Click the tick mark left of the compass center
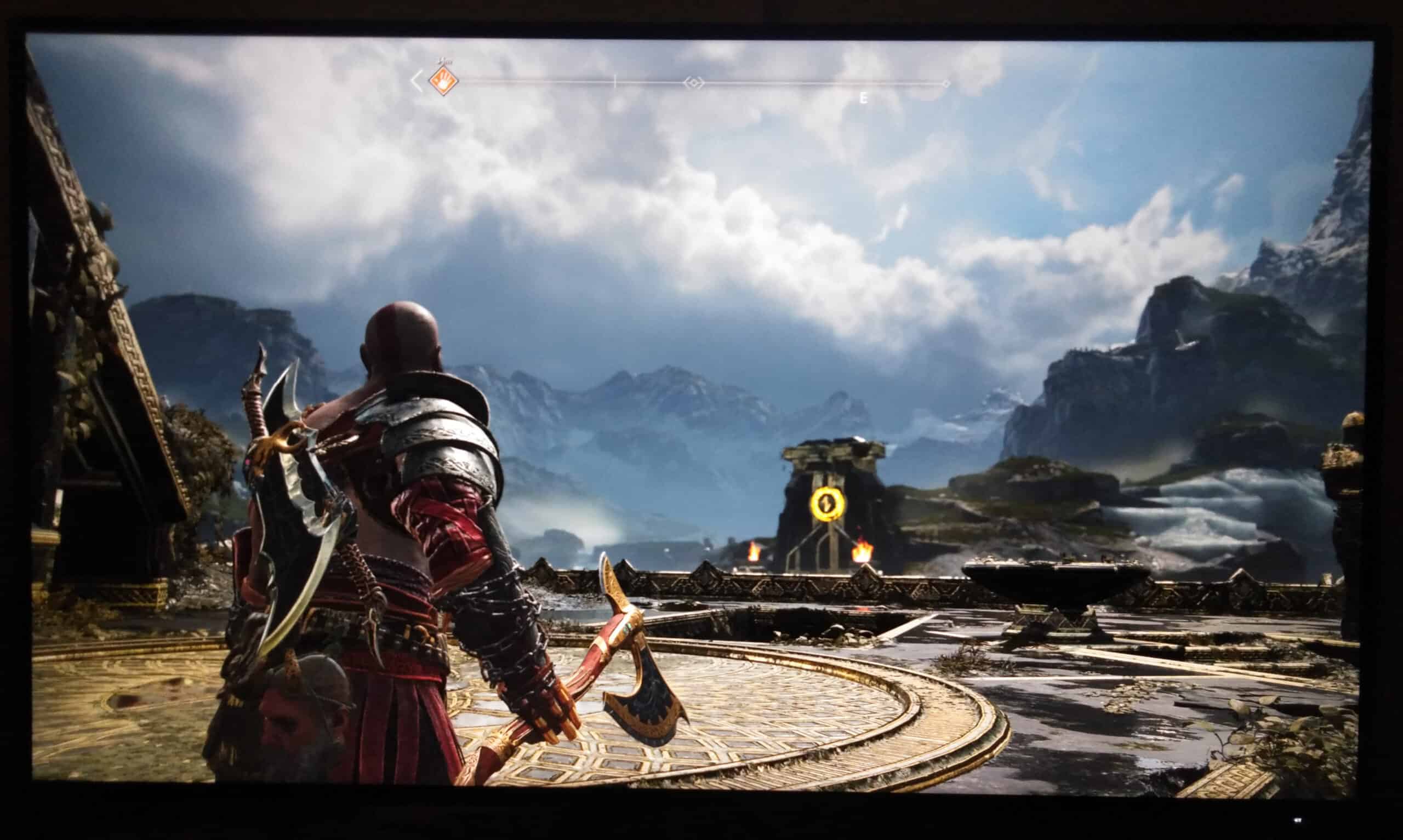1403x840 pixels. [x=615, y=81]
